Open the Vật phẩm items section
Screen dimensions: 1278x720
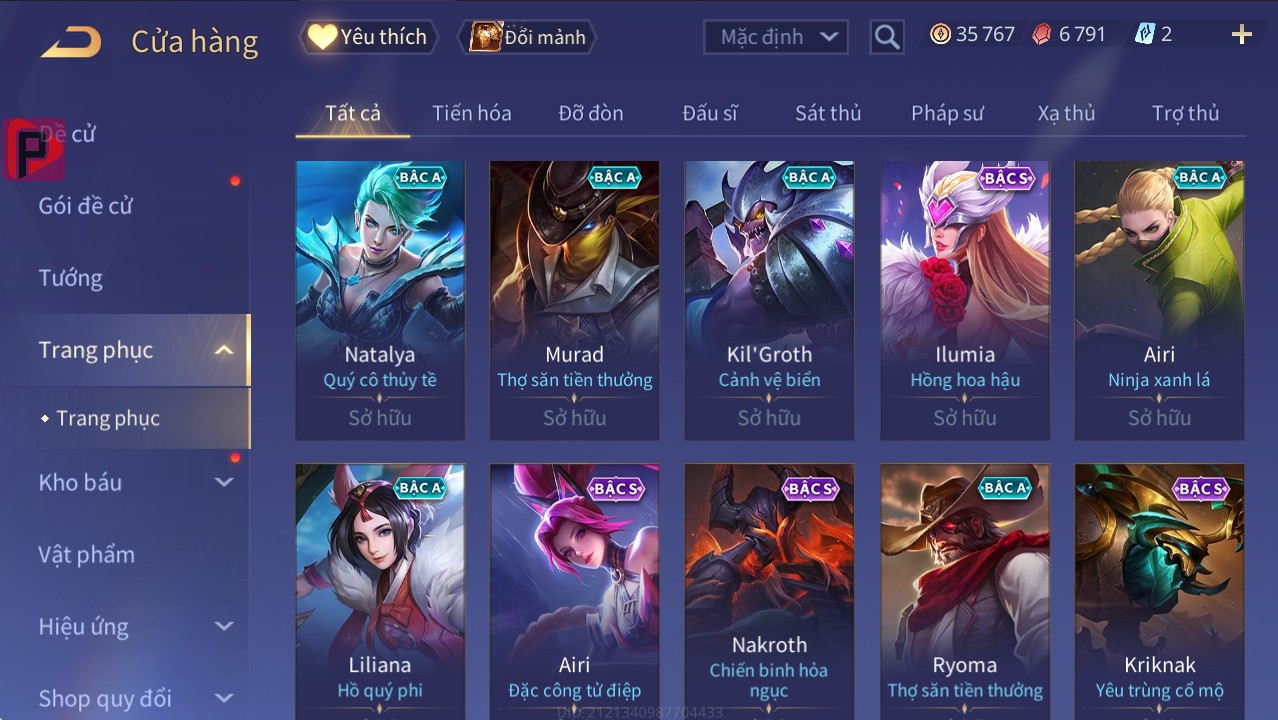pos(87,554)
